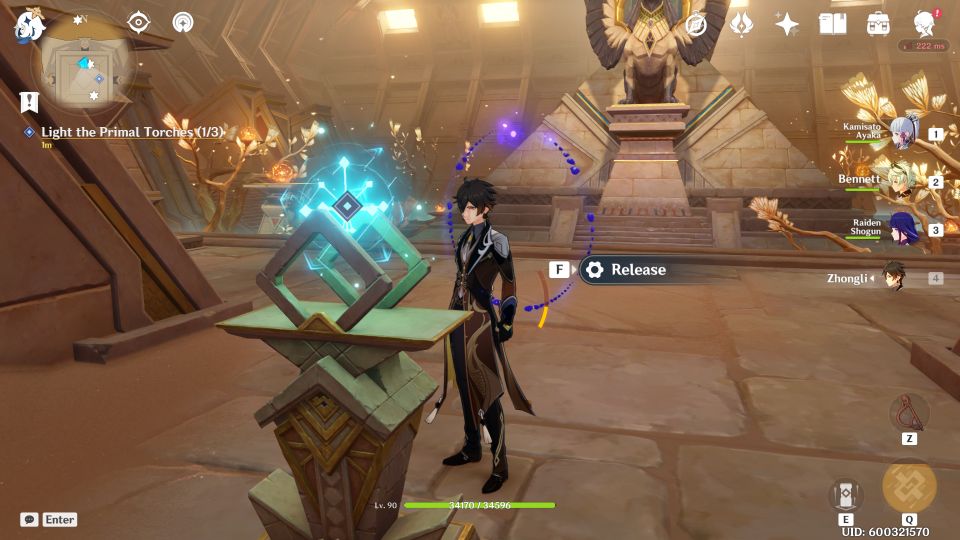
Task: Open the inventory backpack
Action: (878, 25)
